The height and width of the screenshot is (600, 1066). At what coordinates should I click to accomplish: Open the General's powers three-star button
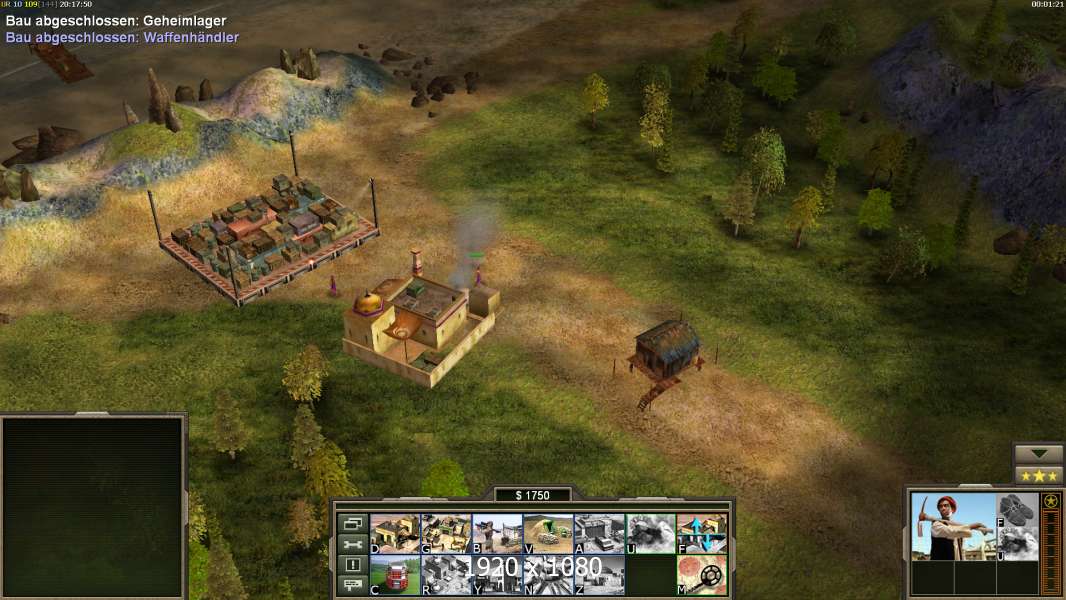[1038, 475]
